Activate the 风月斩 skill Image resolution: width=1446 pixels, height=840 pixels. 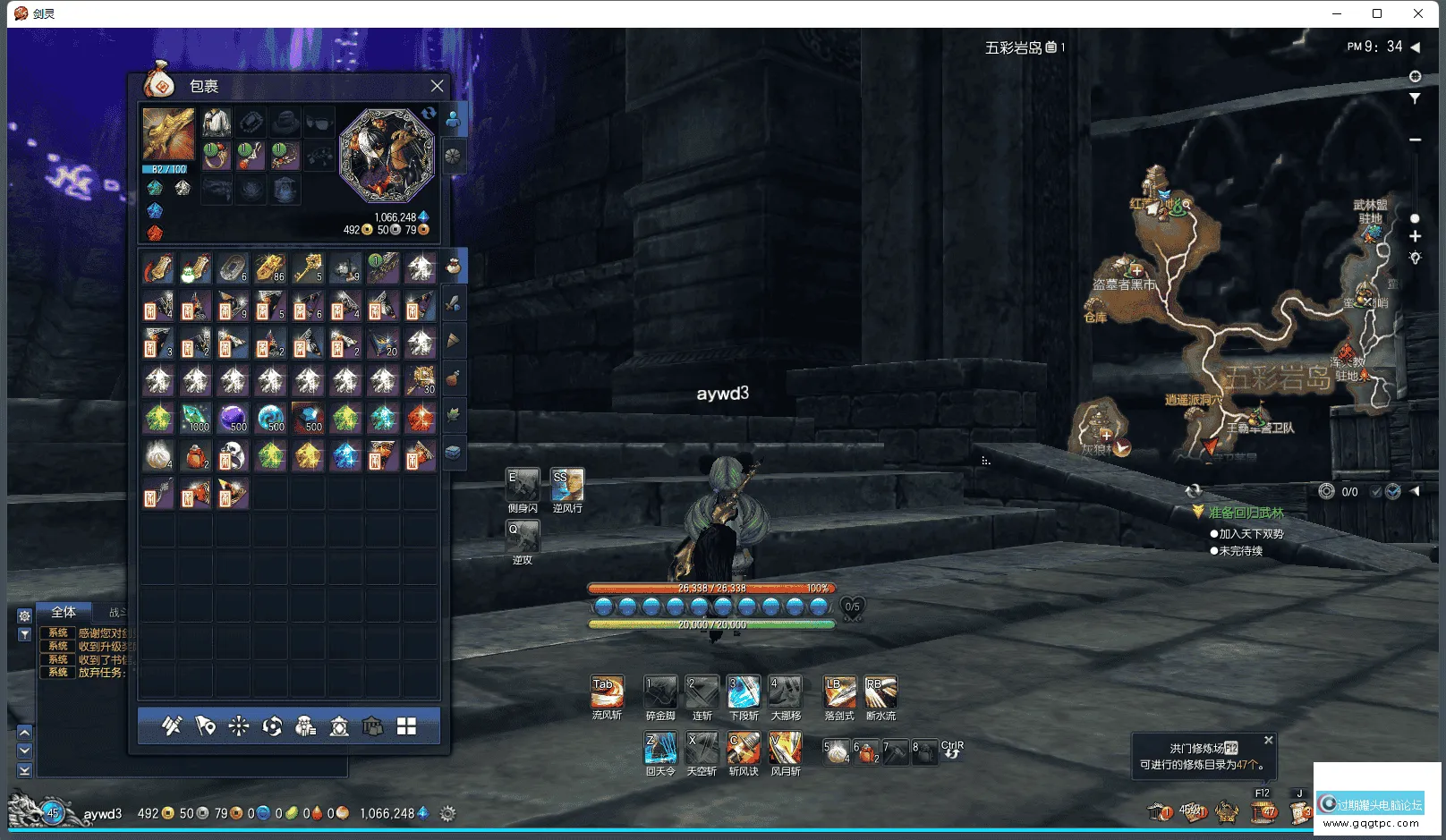tap(786, 748)
